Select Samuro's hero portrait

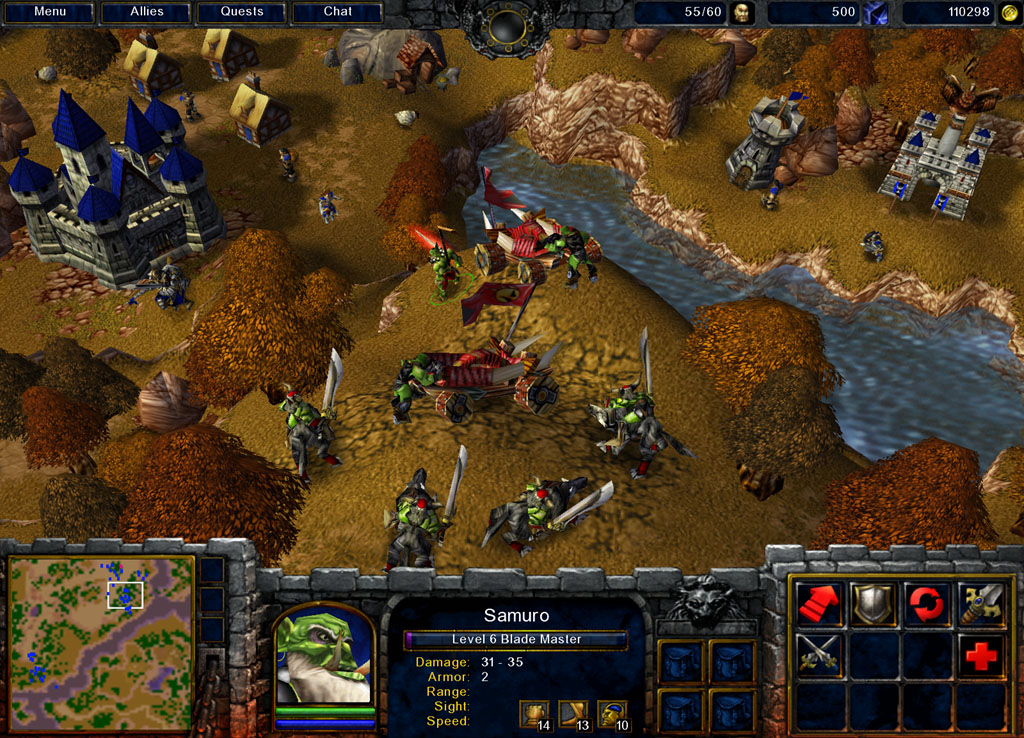click(x=323, y=655)
